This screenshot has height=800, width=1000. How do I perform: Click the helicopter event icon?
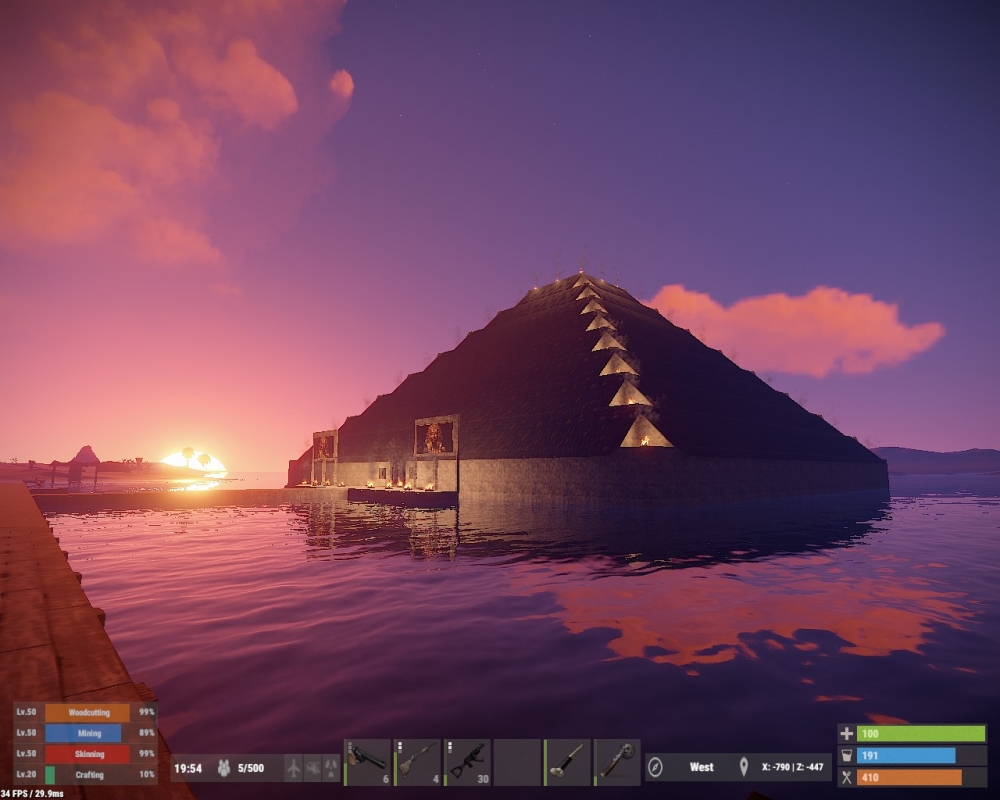(312, 768)
